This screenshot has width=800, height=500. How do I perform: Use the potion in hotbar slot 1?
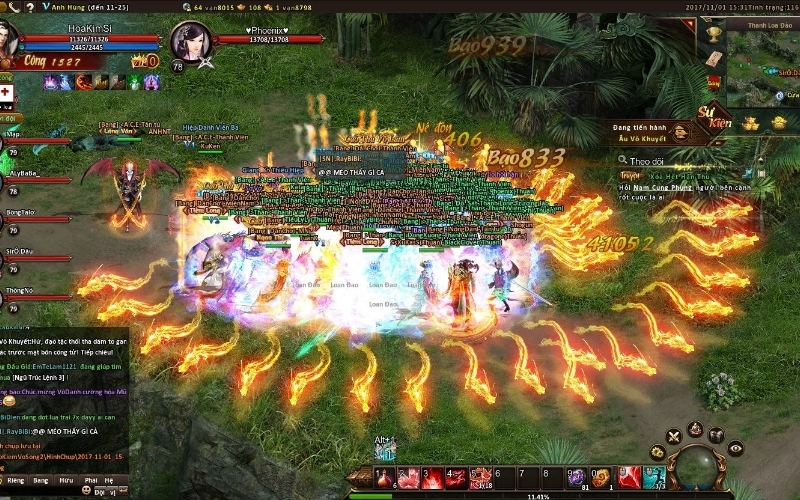tap(384, 478)
